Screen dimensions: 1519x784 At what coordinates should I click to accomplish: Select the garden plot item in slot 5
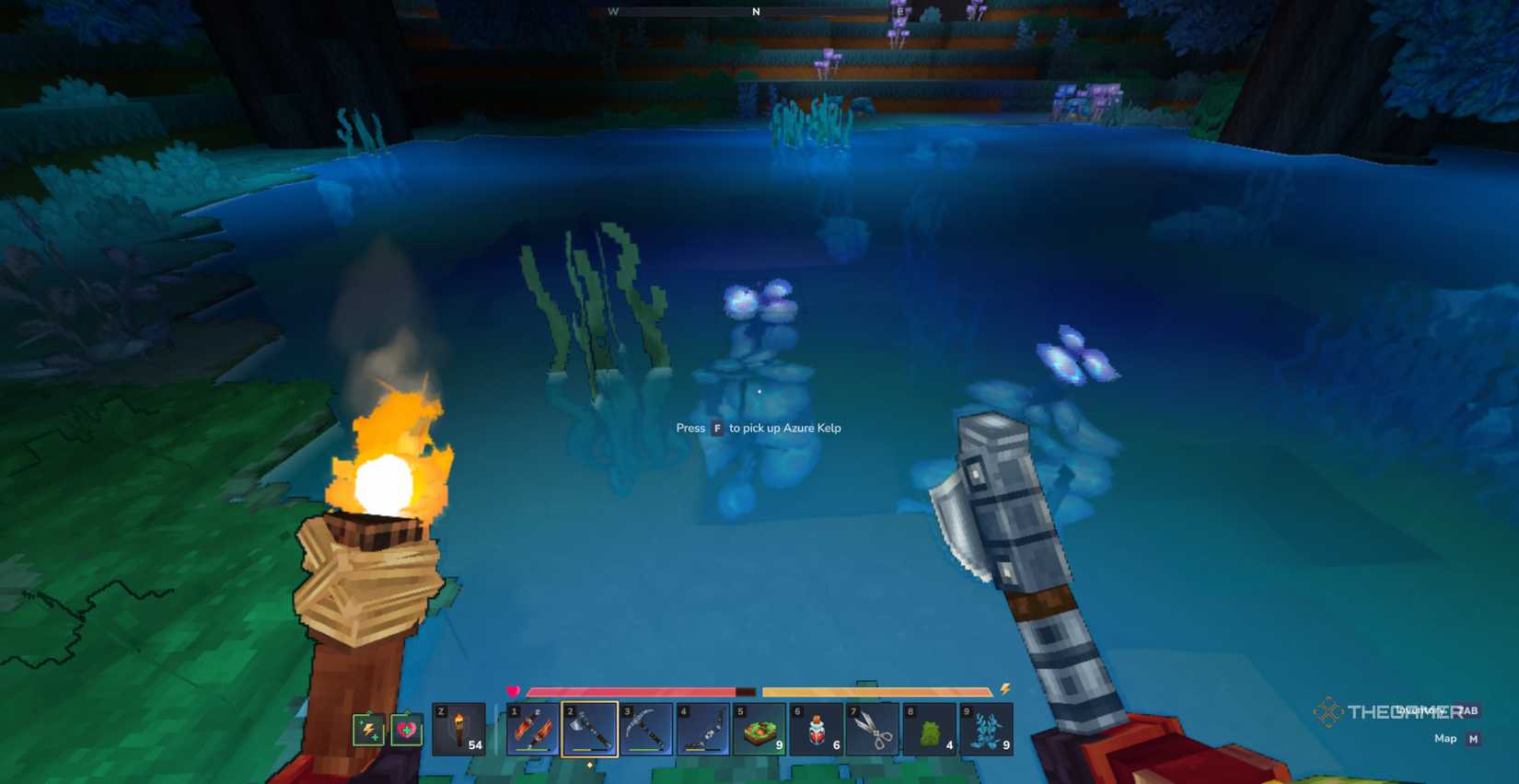click(x=759, y=731)
